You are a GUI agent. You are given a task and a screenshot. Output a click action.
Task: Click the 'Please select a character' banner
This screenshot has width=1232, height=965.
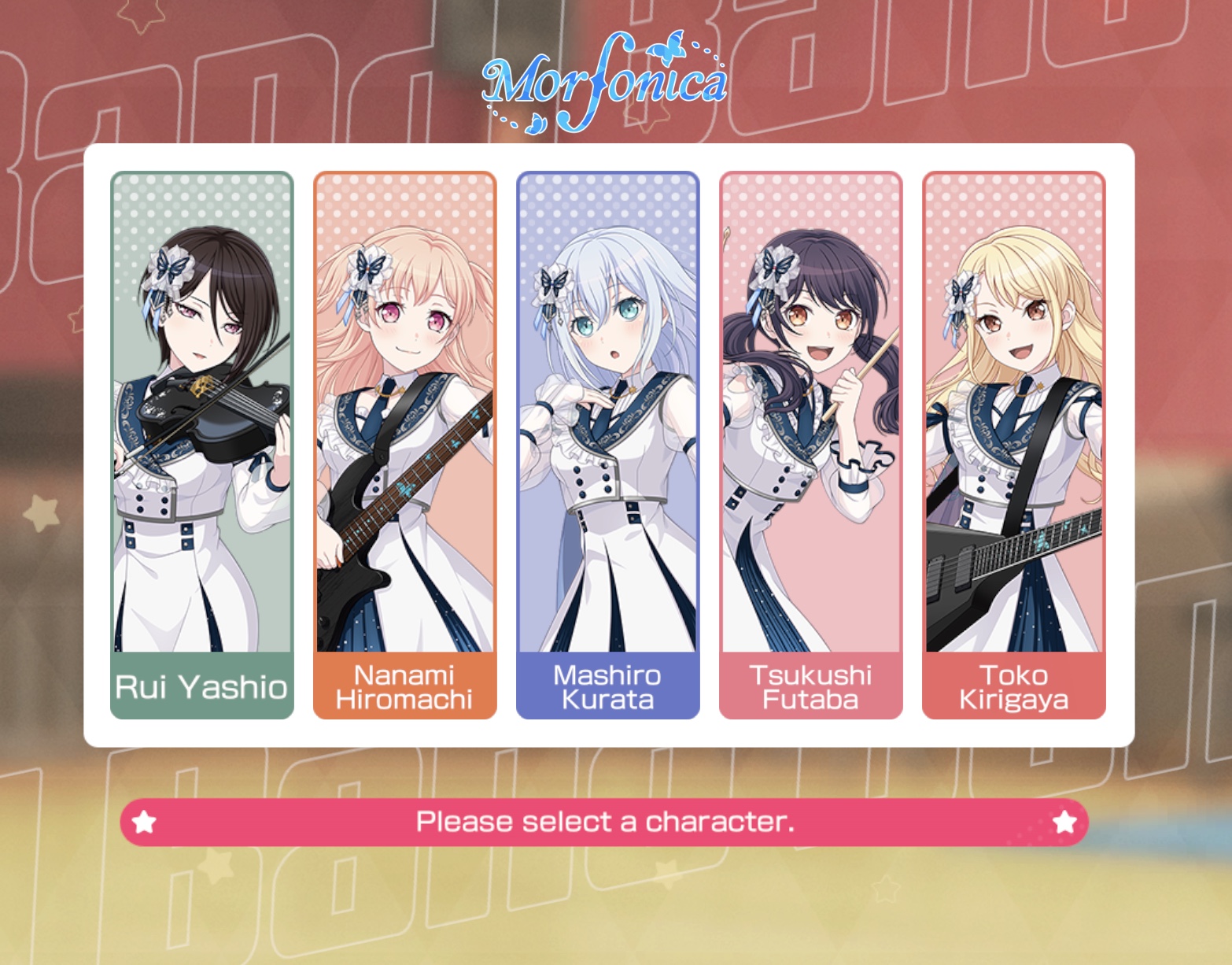606,822
